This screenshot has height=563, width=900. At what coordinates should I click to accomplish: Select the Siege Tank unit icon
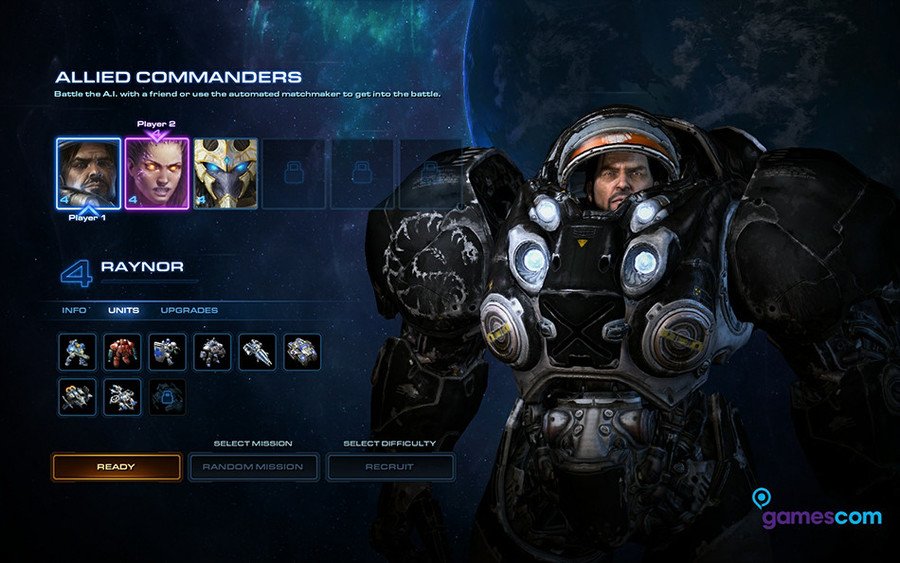302,352
